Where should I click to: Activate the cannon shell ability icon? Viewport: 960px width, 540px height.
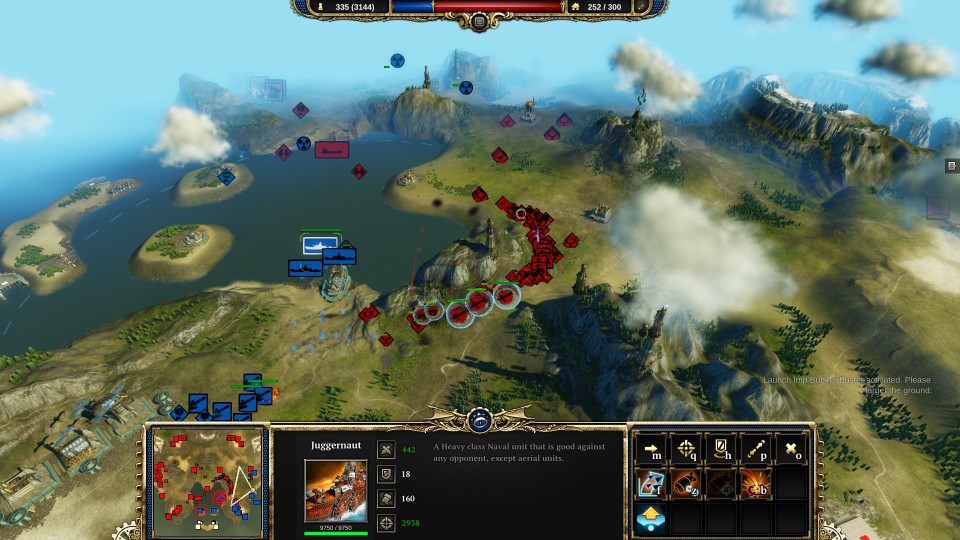click(x=687, y=484)
